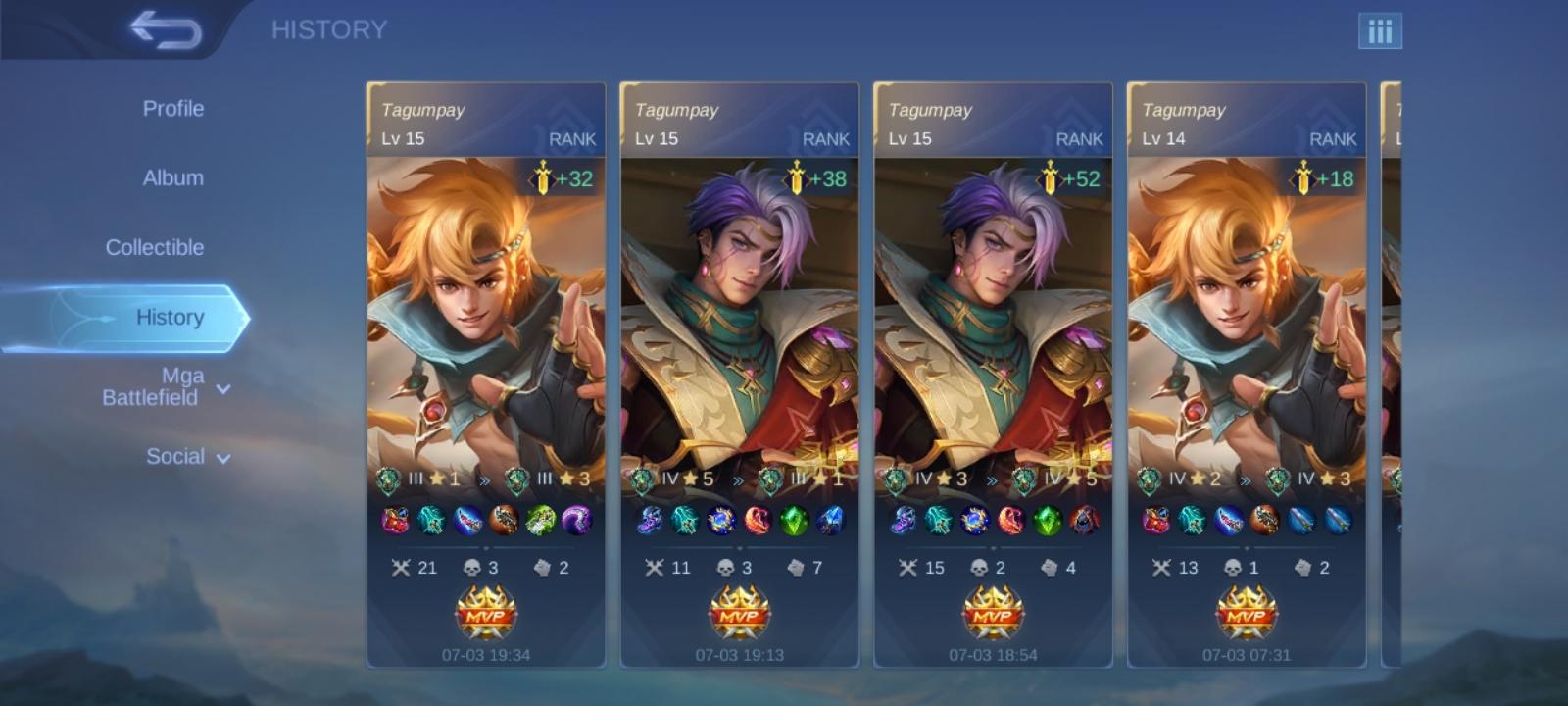This screenshot has height=706, width=1568.
Task: Select Profile in the sidebar
Action: click(x=173, y=108)
